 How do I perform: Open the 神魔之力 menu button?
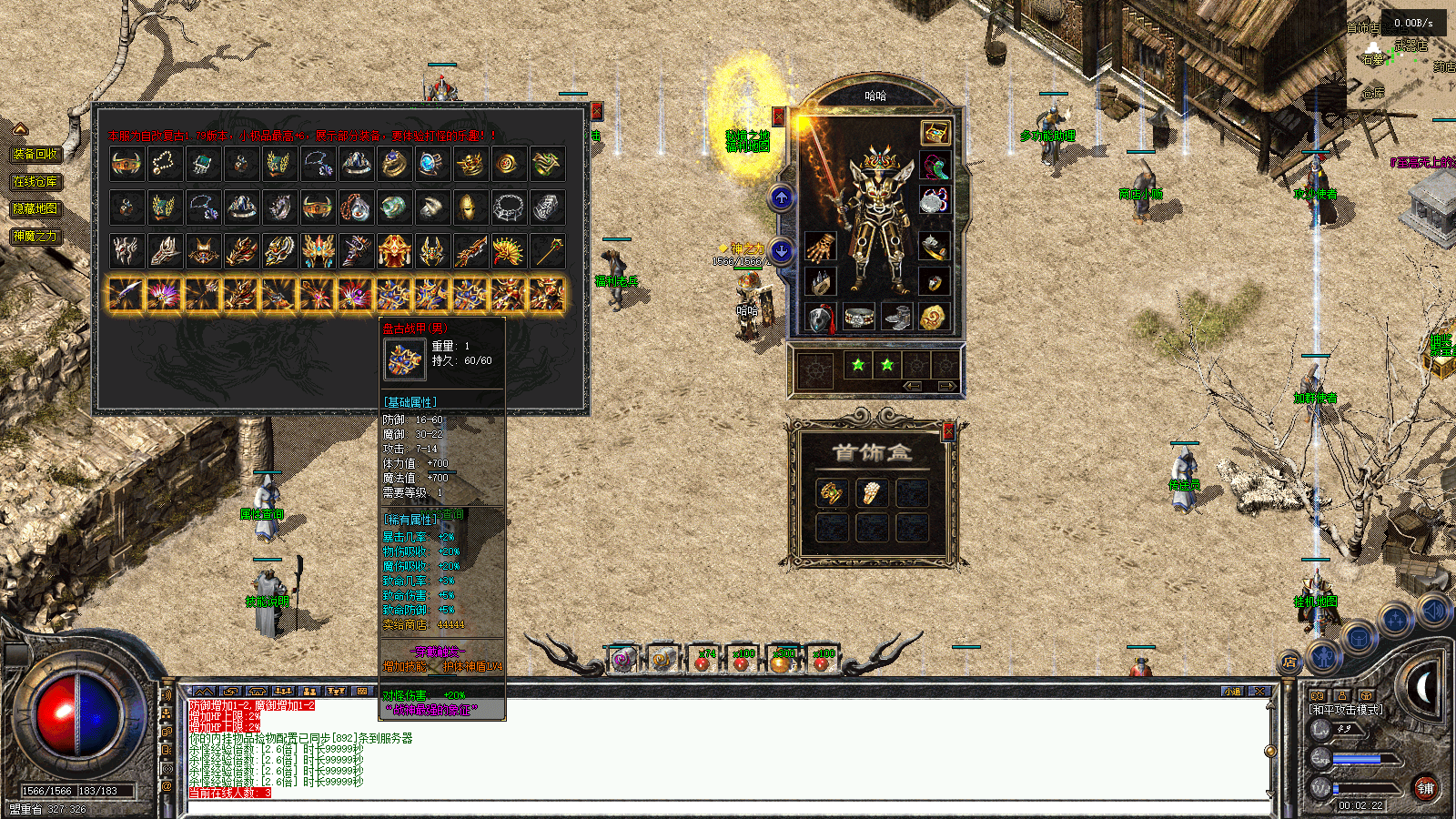pos(35,236)
